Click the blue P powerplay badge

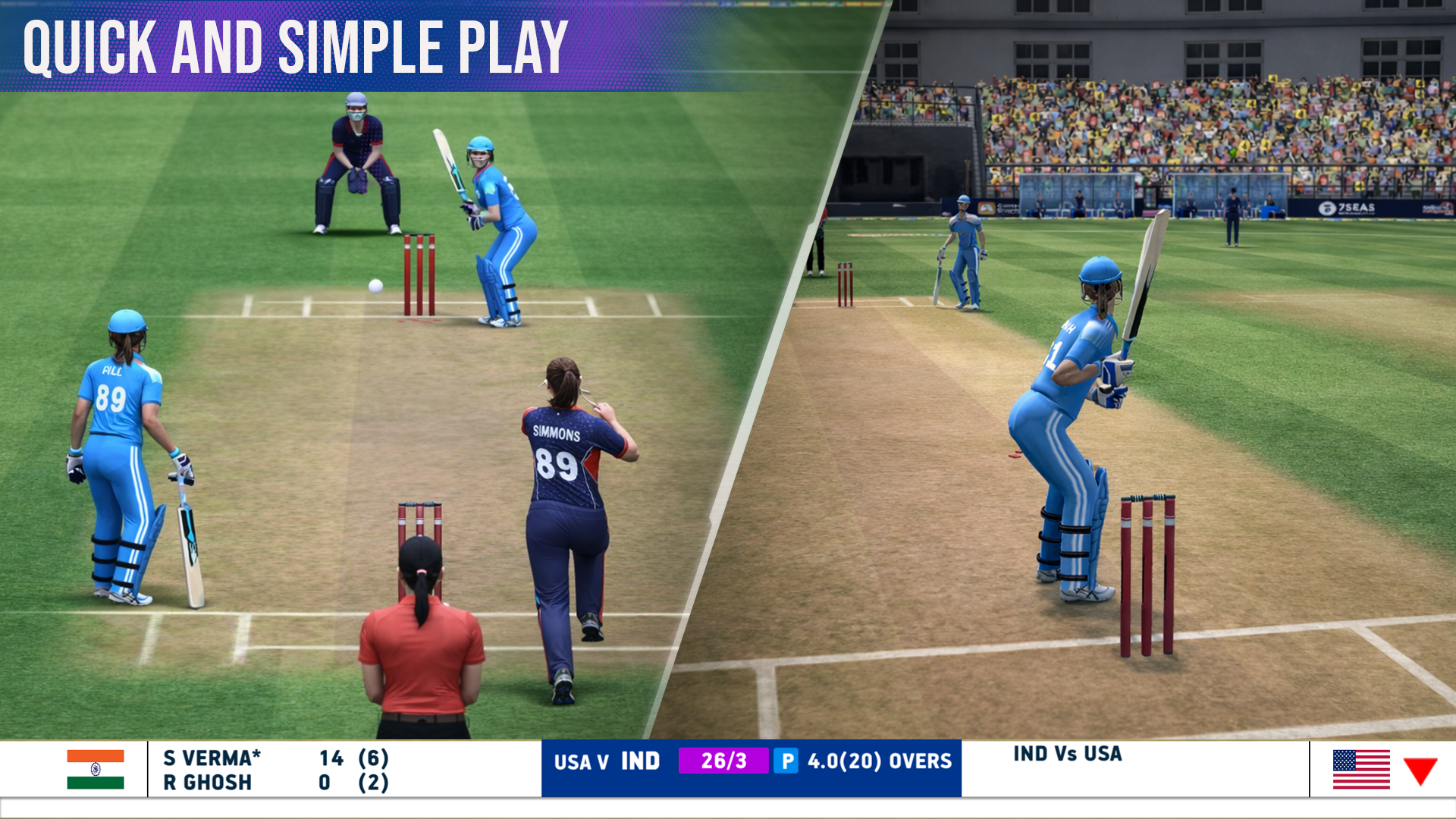(786, 761)
